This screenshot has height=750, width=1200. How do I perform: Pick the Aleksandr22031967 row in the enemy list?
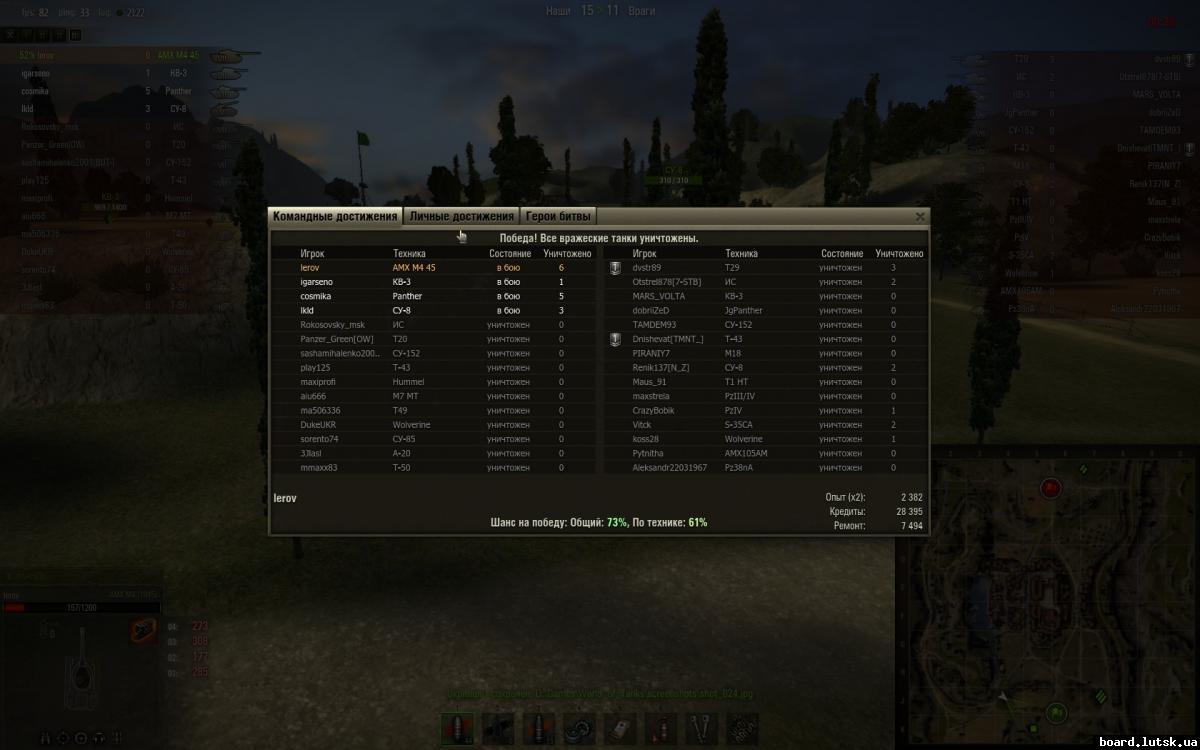[760, 467]
